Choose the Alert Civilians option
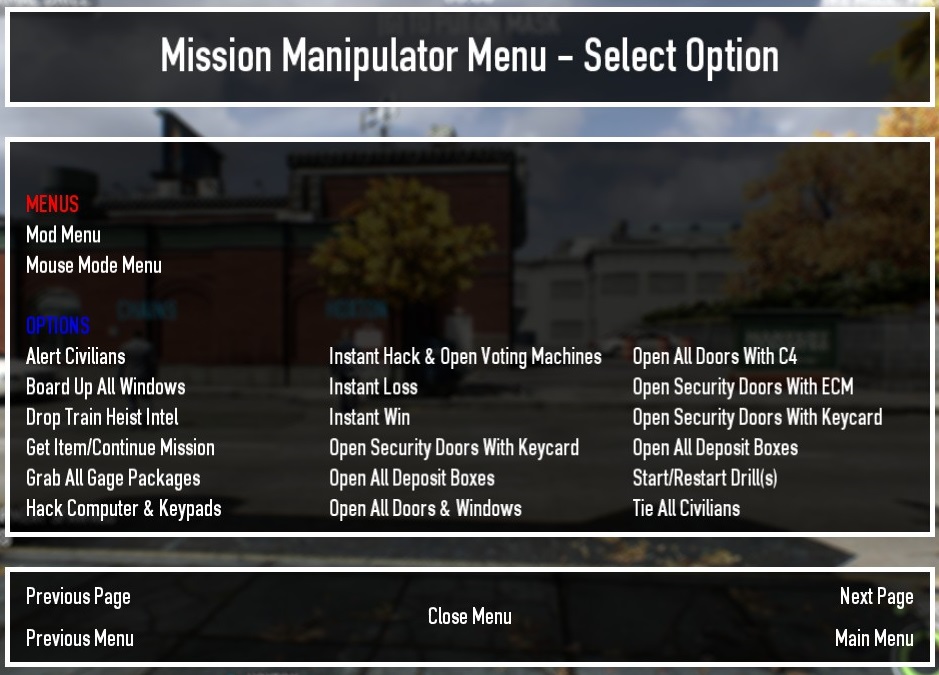The image size is (939, 675). click(x=75, y=357)
